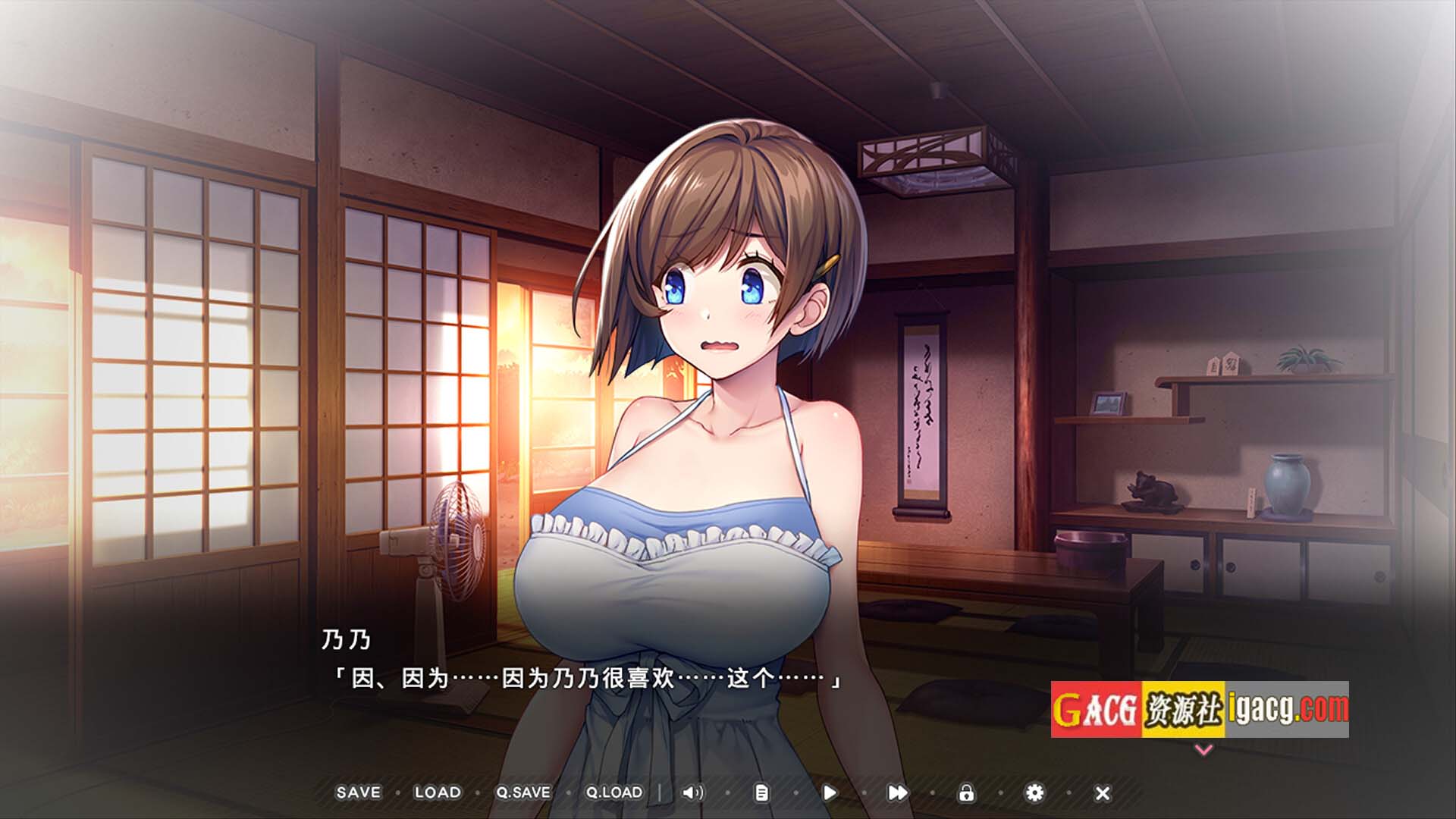Quick save with Q.SAVE
Image resolution: width=1456 pixels, height=819 pixels.
tap(523, 792)
